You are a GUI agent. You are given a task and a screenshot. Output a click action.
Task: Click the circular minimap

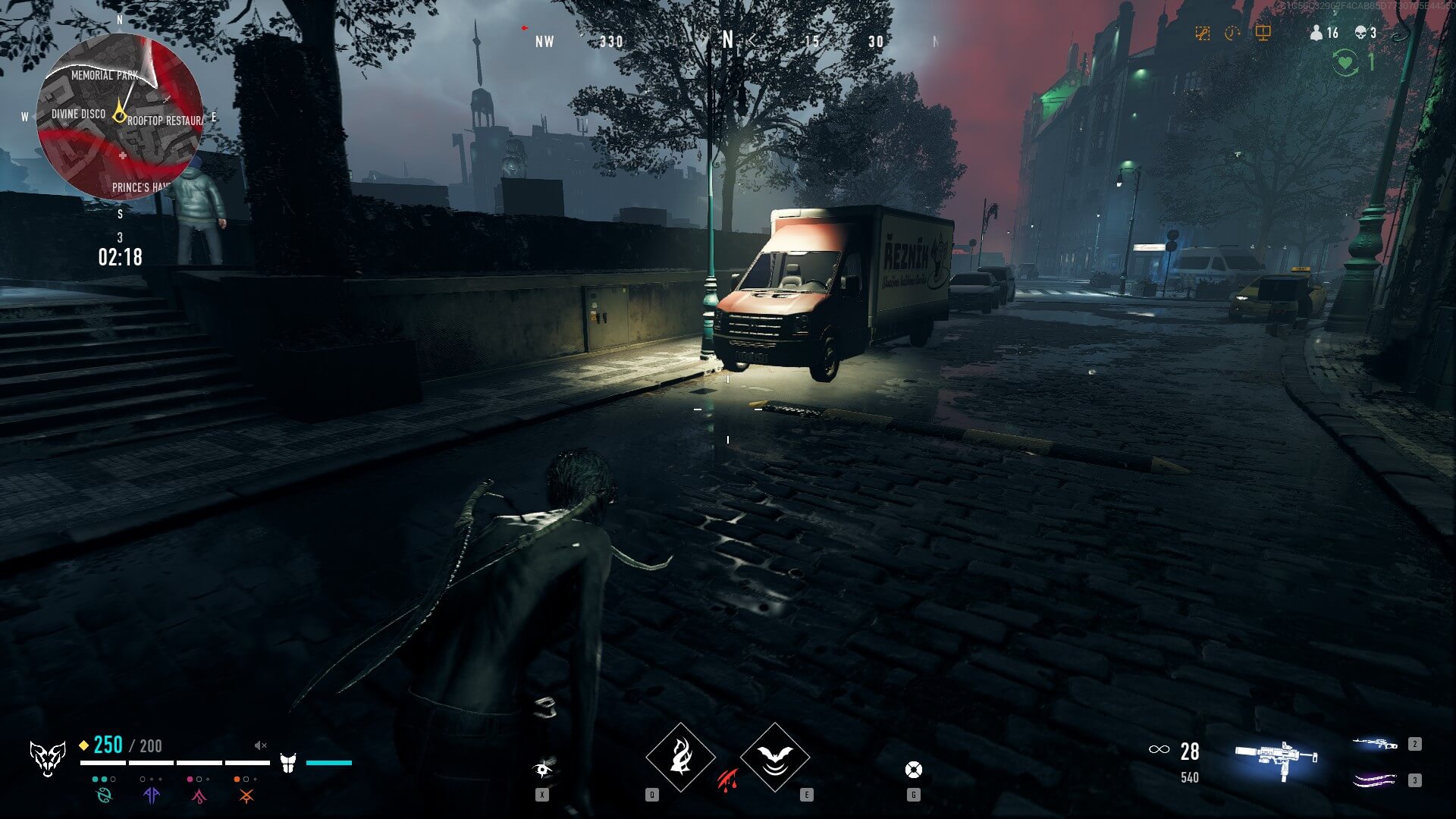tap(120, 116)
